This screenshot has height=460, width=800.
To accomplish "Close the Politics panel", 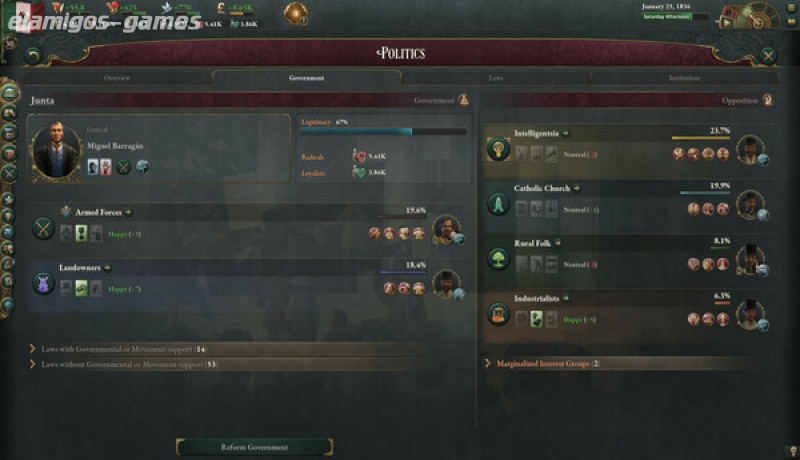I will [x=768, y=56].
